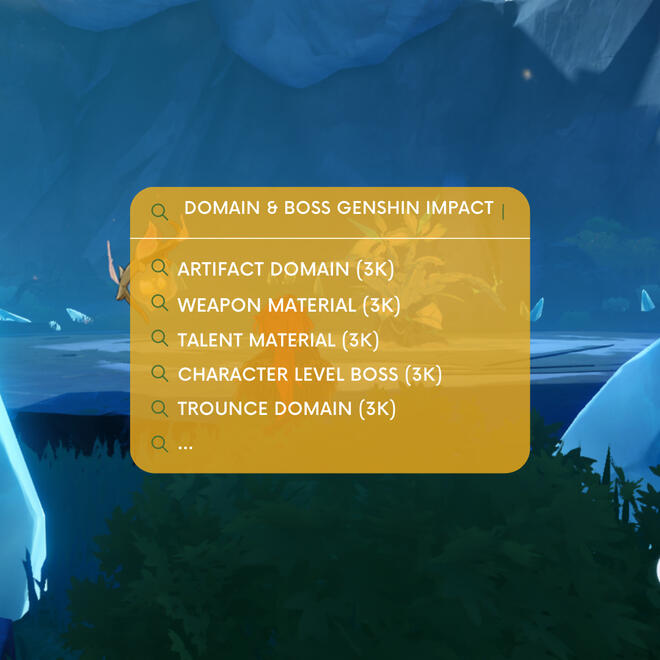Open the Talent Material (3K) suggestion
The image size is (660, 660).
tap(278, 339)
